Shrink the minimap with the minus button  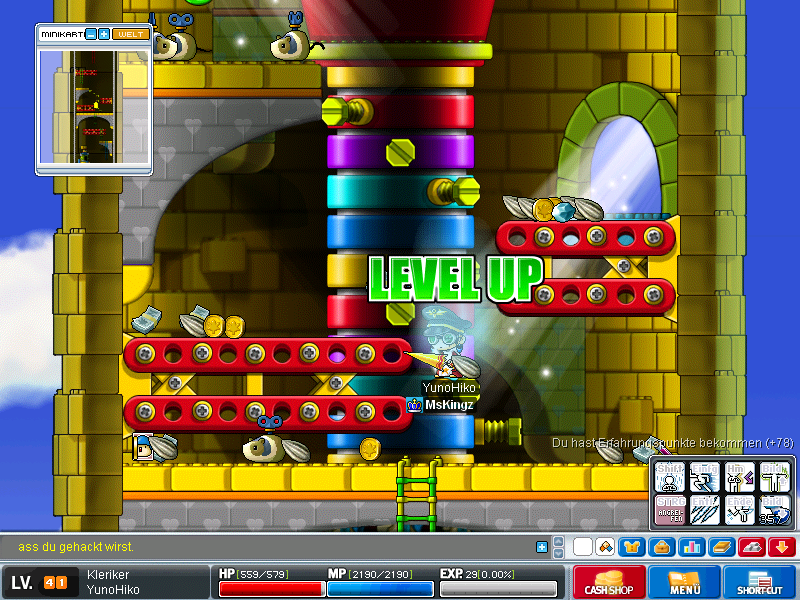point(90,34)
